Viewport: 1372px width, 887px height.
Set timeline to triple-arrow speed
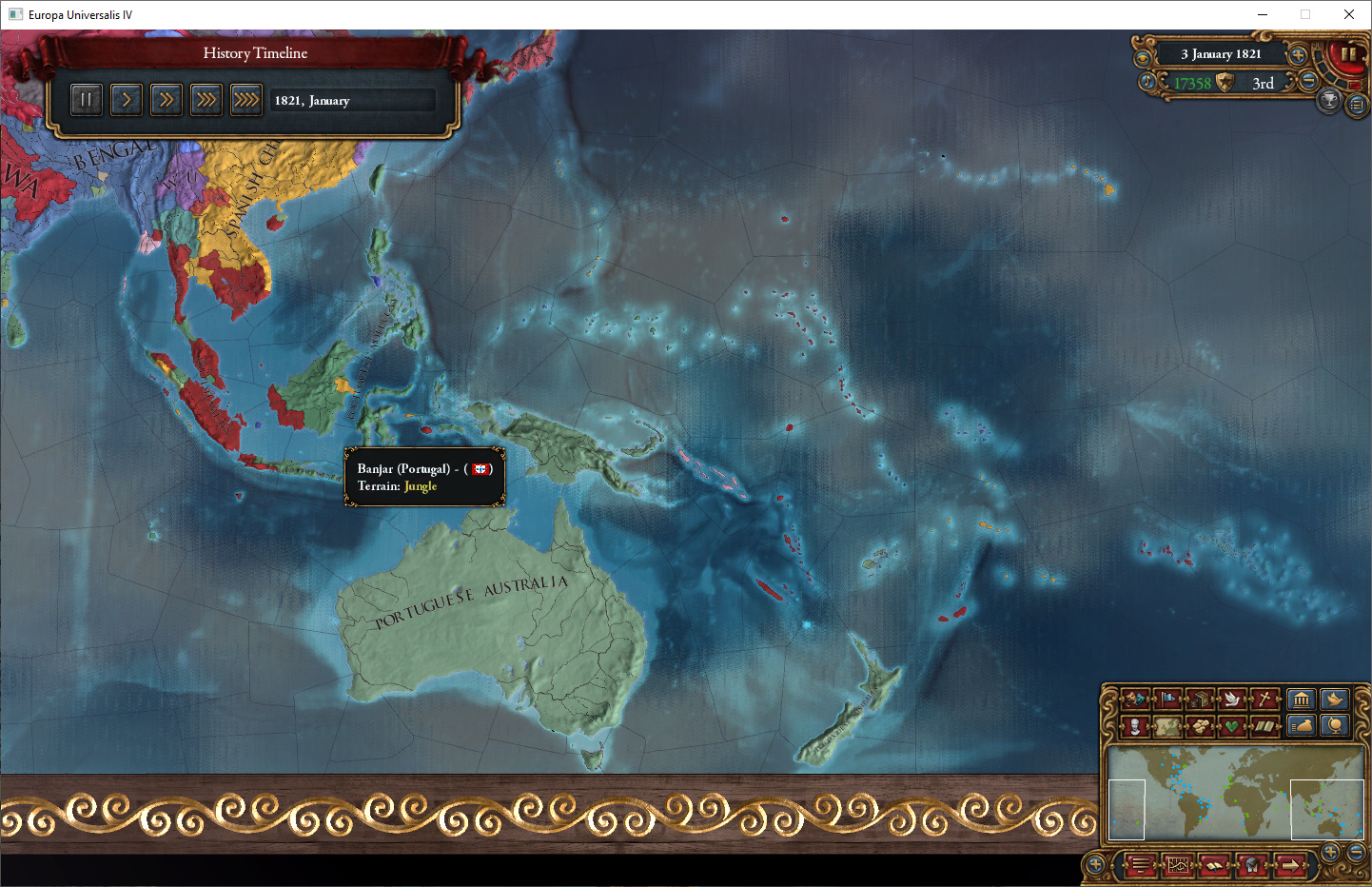(x=206, y=99)
